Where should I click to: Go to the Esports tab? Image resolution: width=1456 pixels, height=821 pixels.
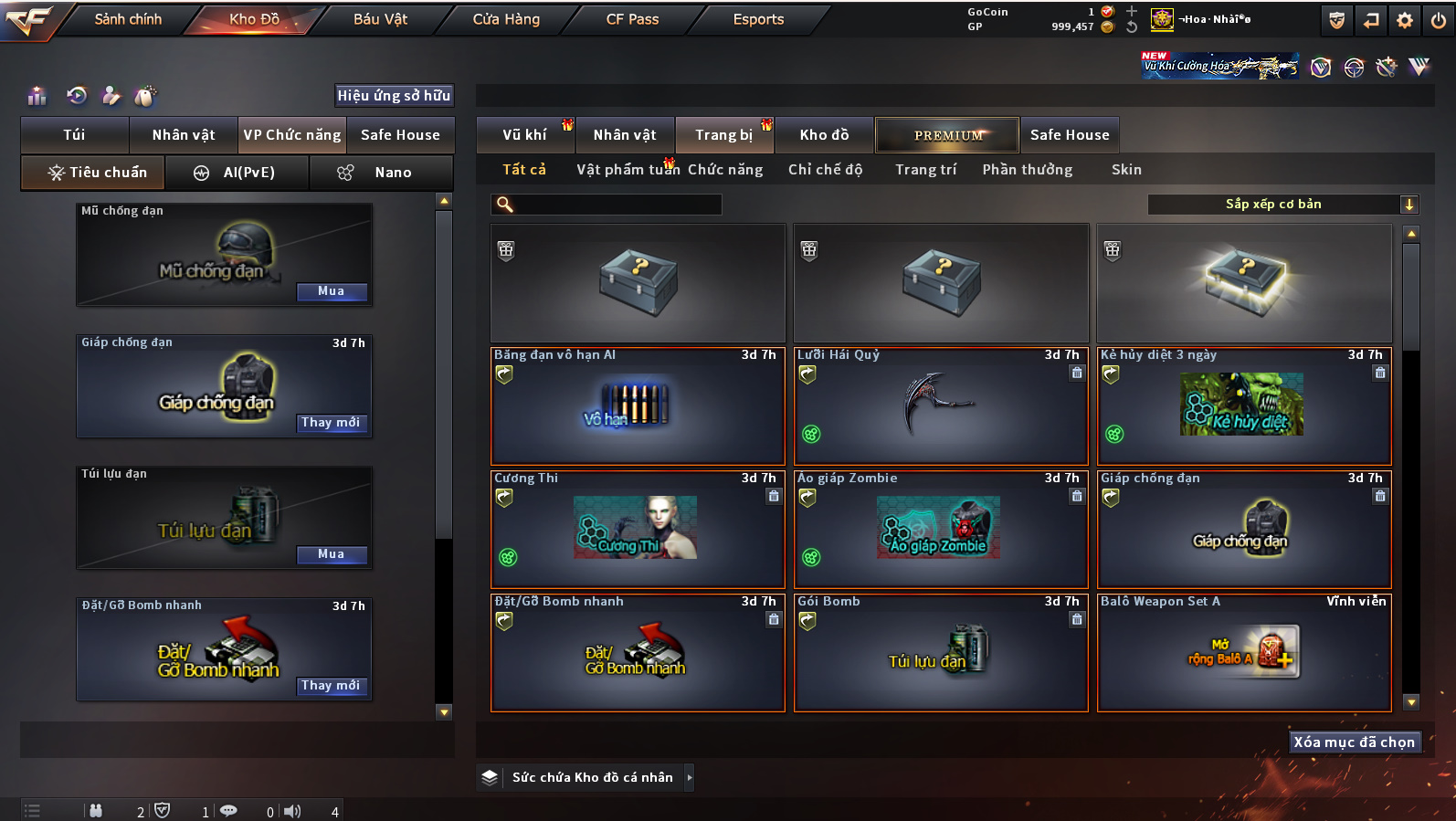[x=758, y=19]
